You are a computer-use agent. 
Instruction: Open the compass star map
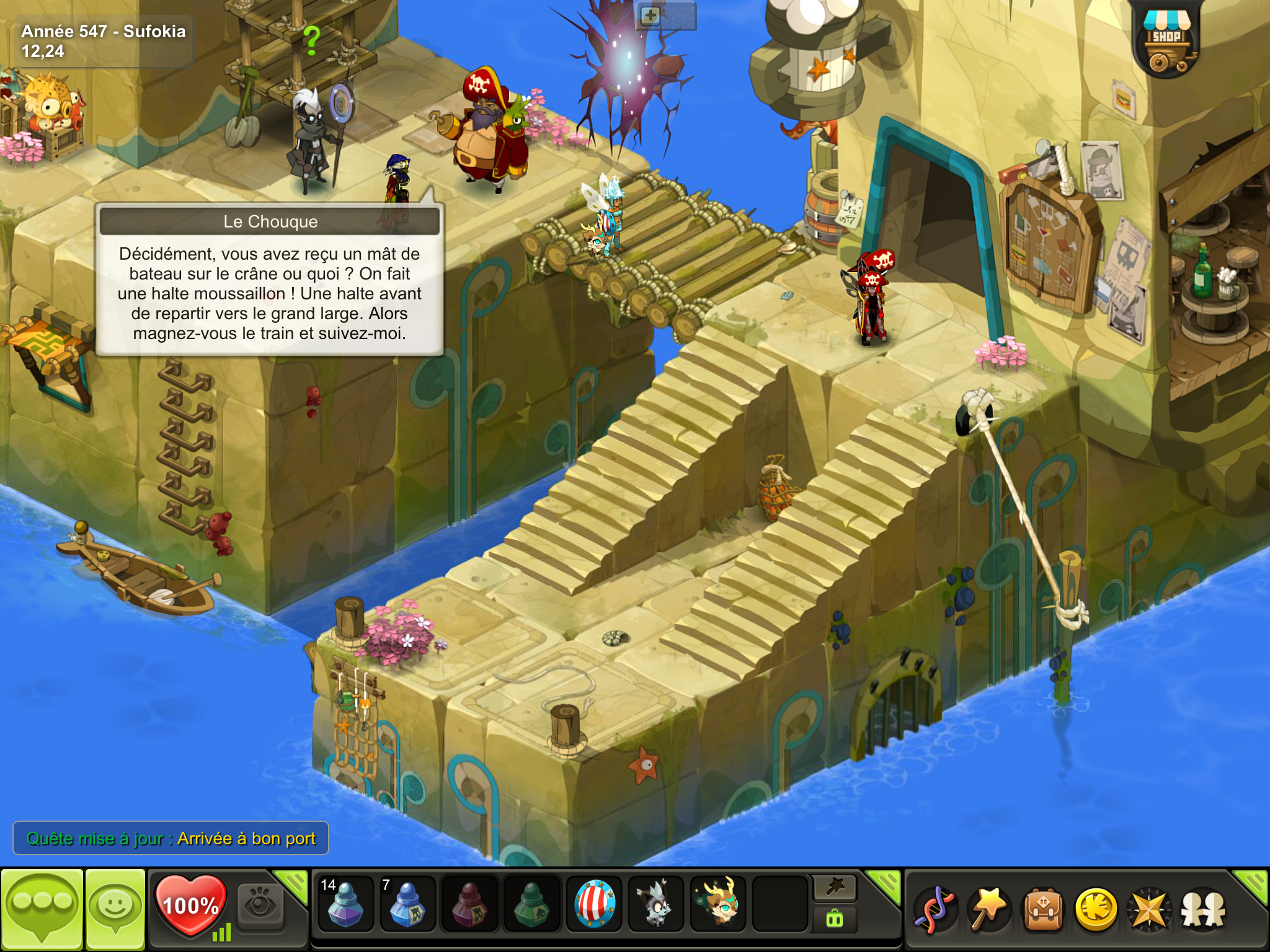point(1150,910)
